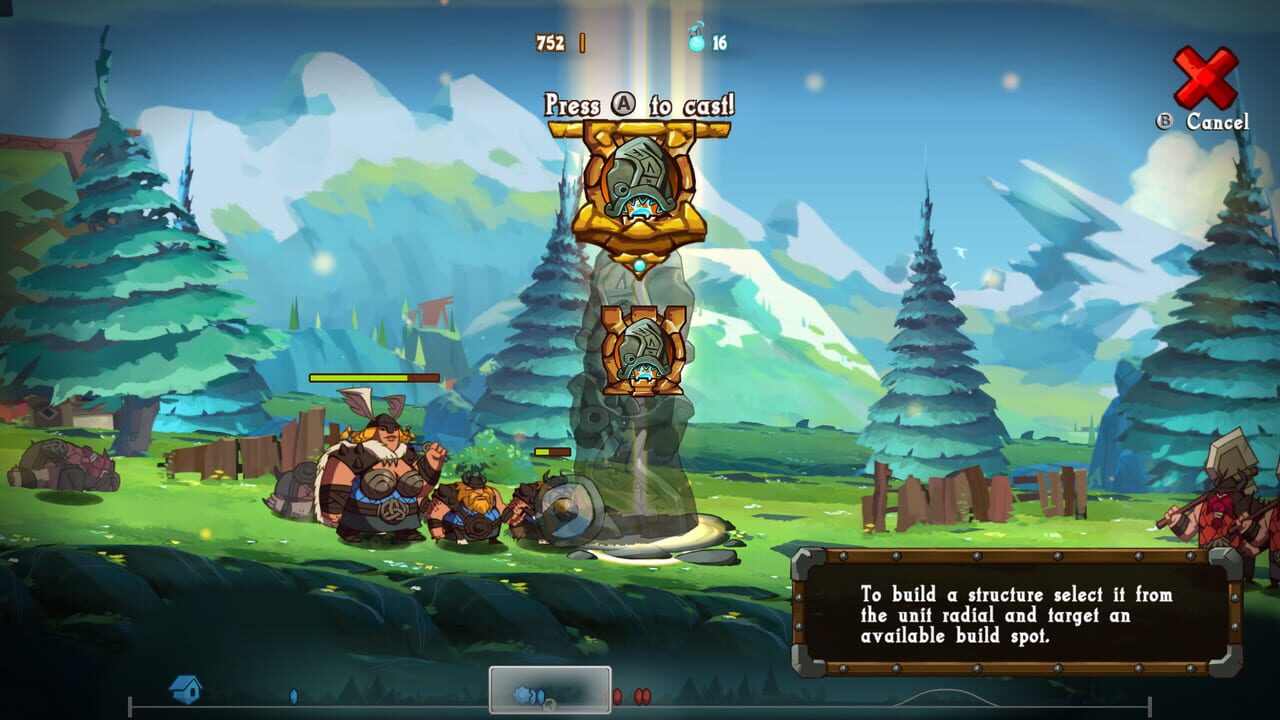This screenshot has height=720, width=1280.
Task: Select the blue house icon on the minimap
Action: (x=186, y=690)
